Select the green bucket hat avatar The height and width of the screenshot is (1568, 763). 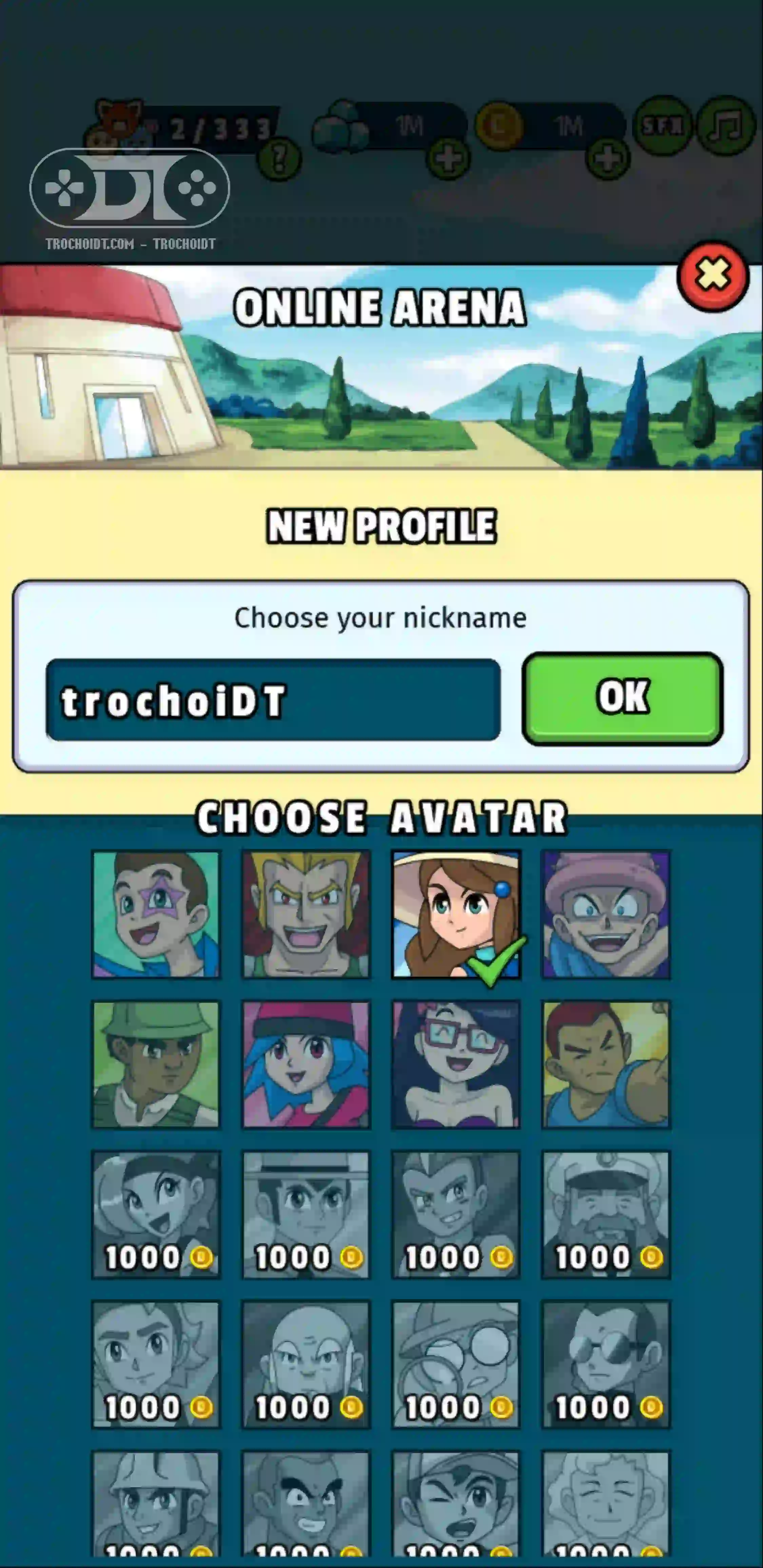coord(156,1065)
